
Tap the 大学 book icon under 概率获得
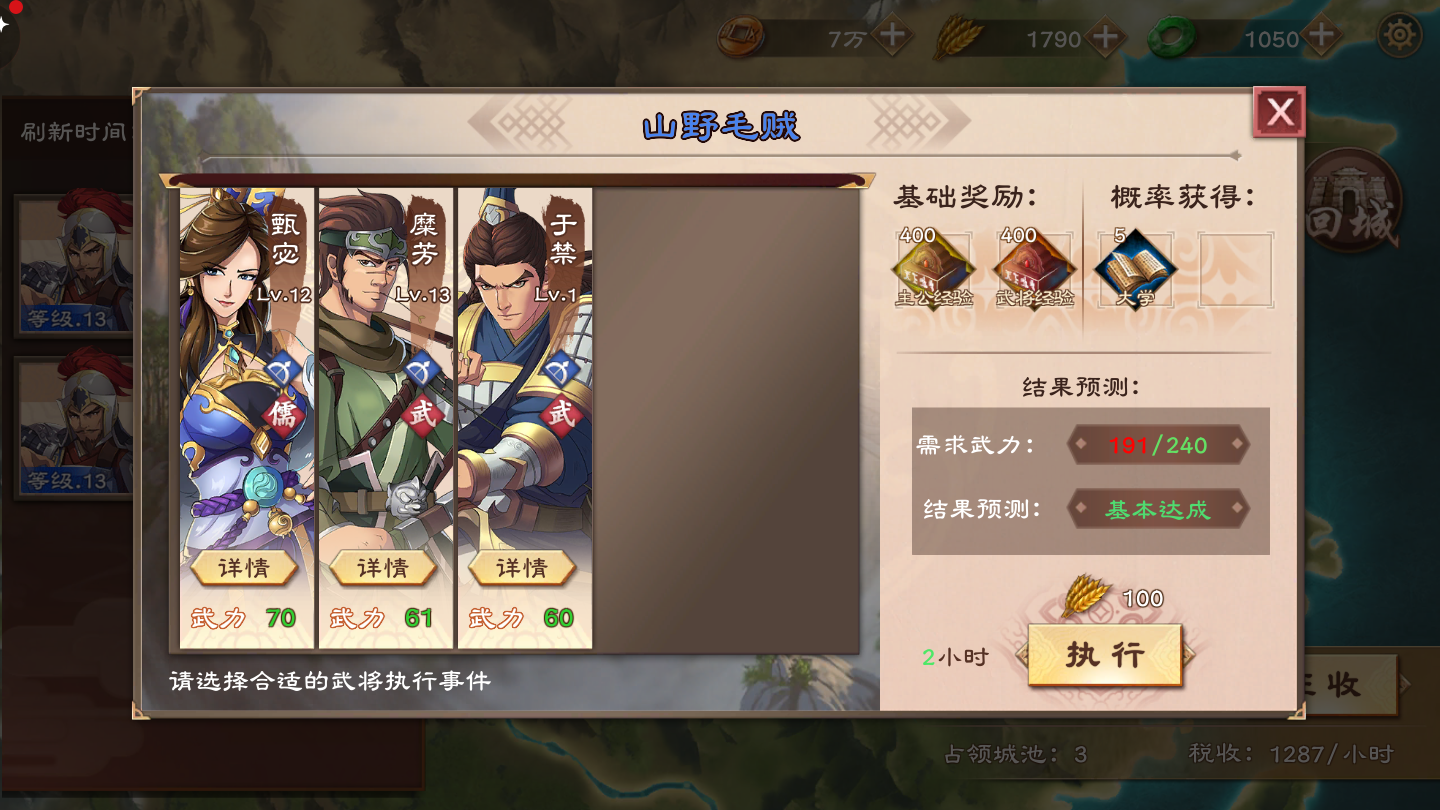1135,265
